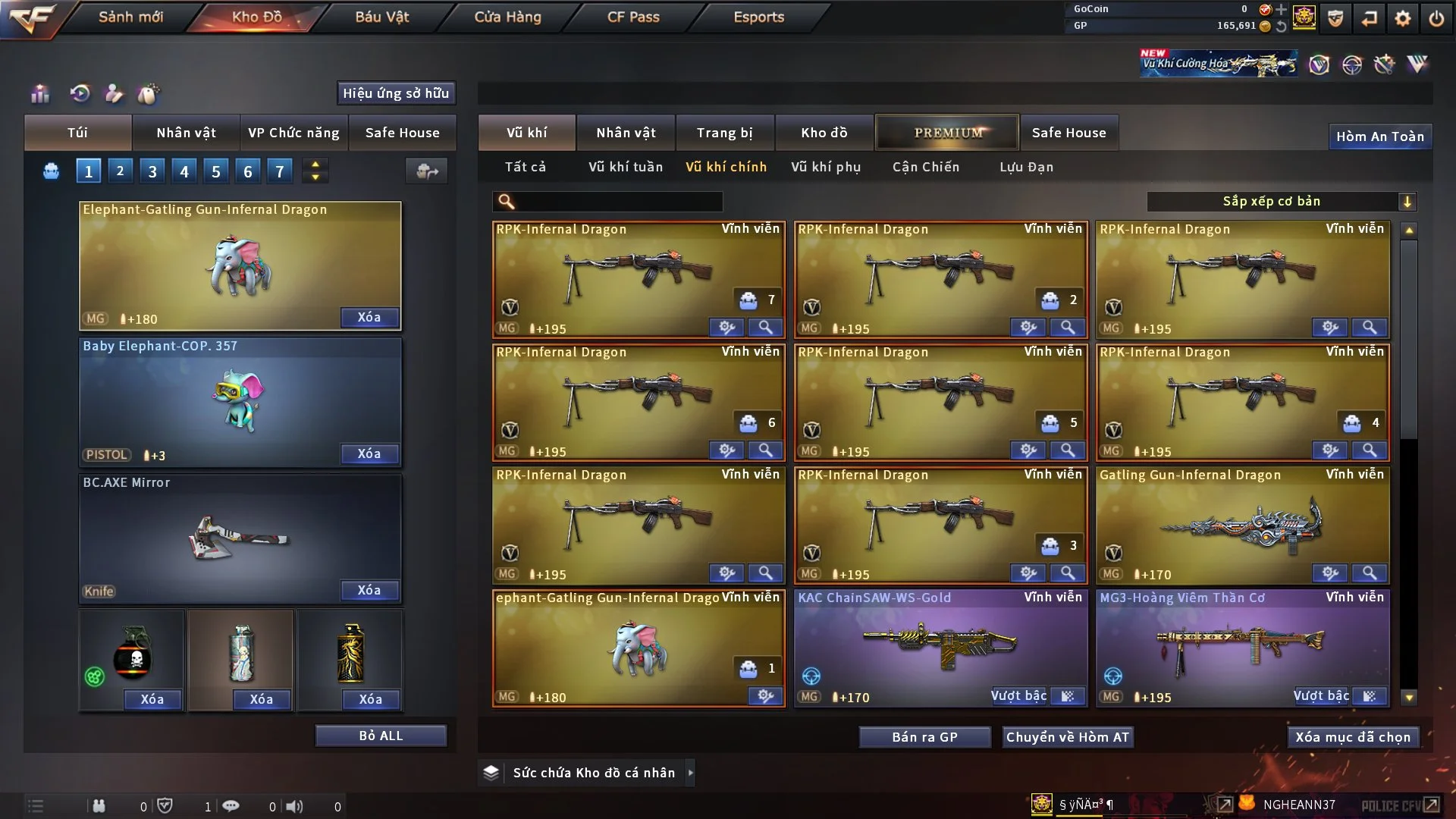Click the power exit icon
This screenshot has height=819, width=1456.
click(x=1436, y=18)
